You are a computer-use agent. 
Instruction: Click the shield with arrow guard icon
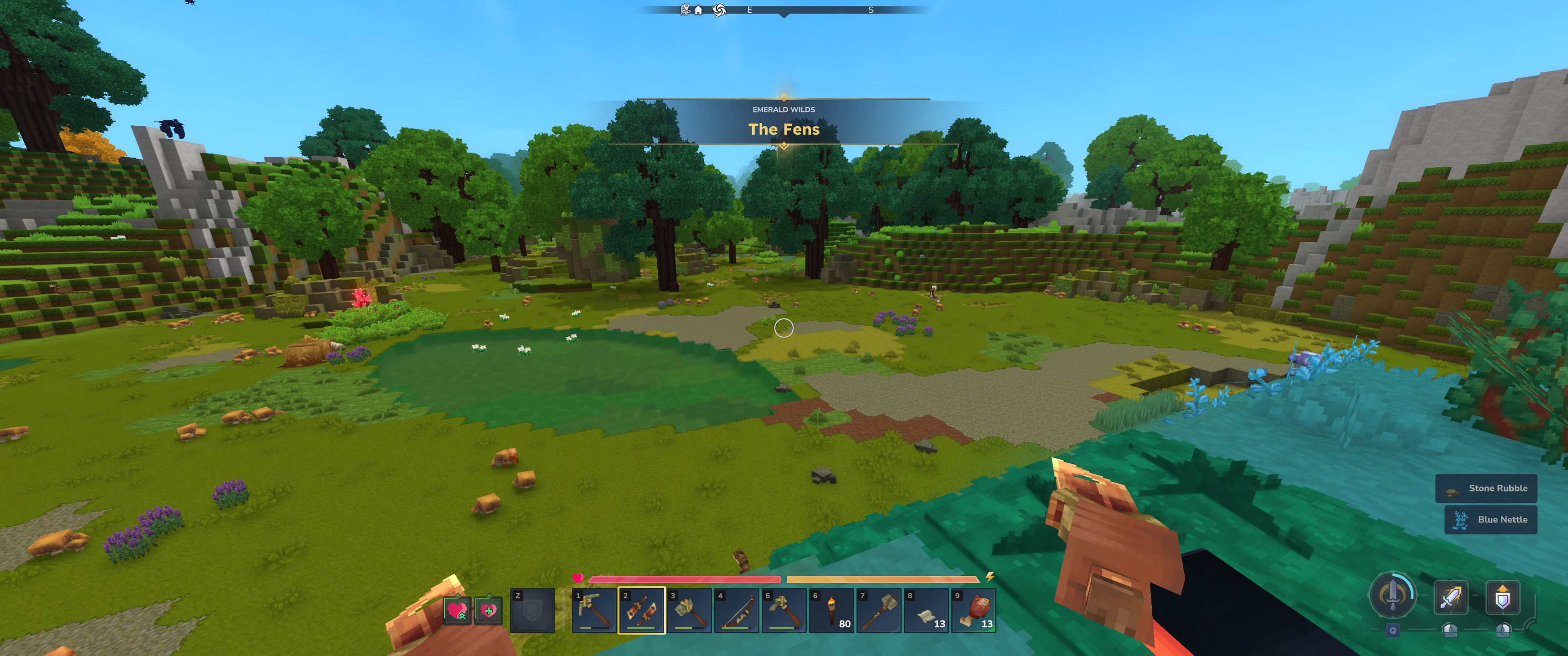tap(1502, 597)
